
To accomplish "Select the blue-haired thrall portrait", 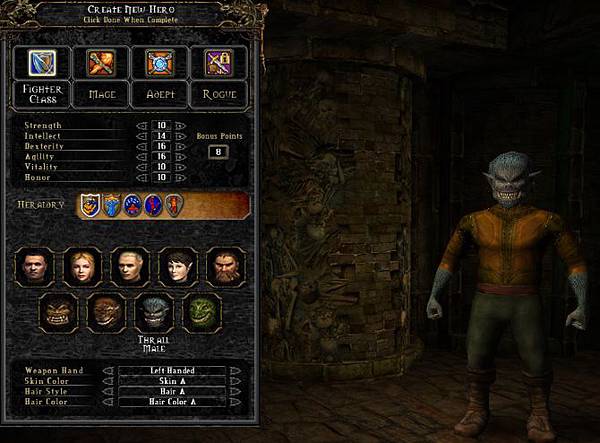I will coord(153,313).
